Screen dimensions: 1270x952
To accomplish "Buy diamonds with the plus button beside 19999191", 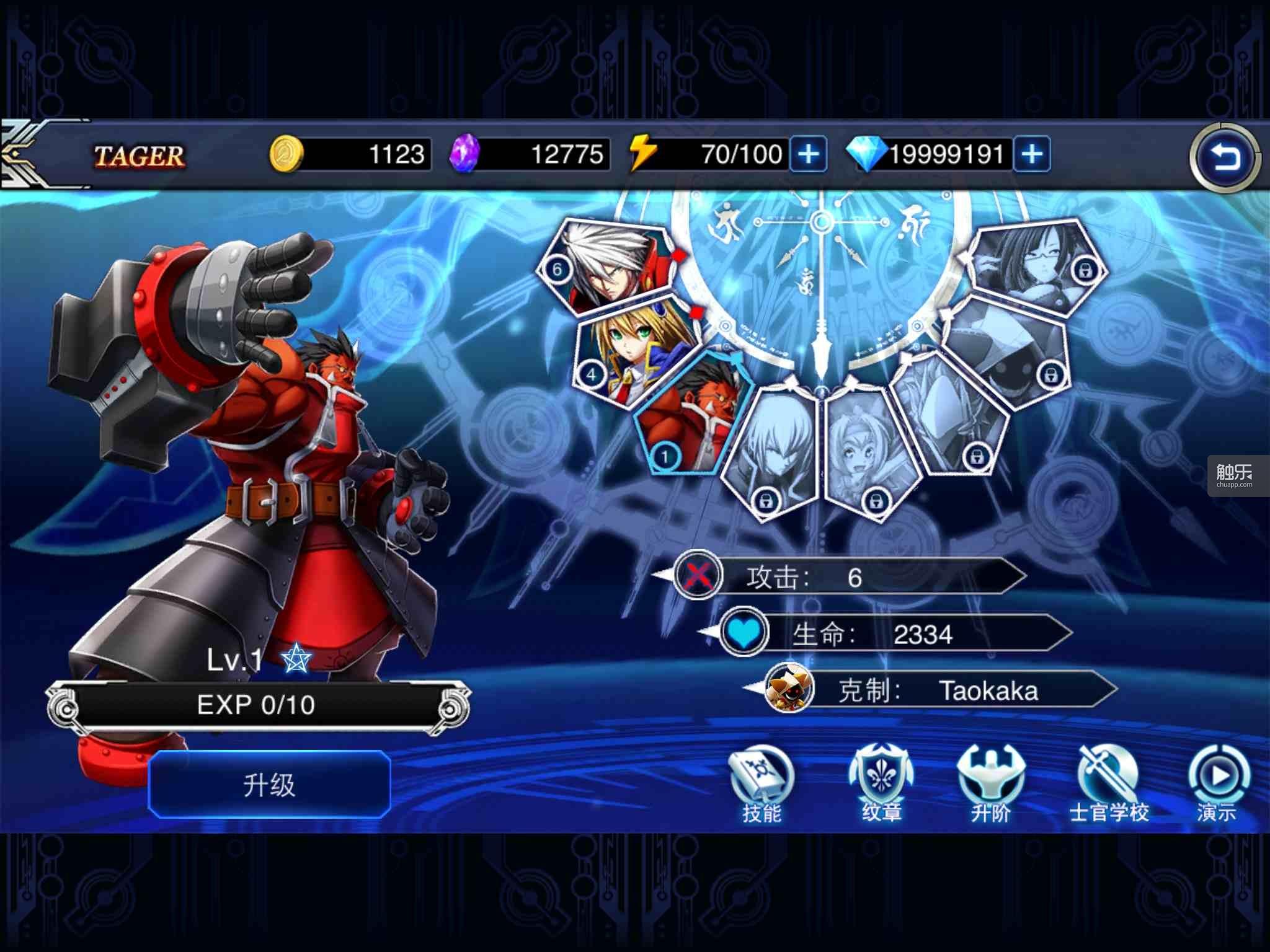I will coord(1031,154).
